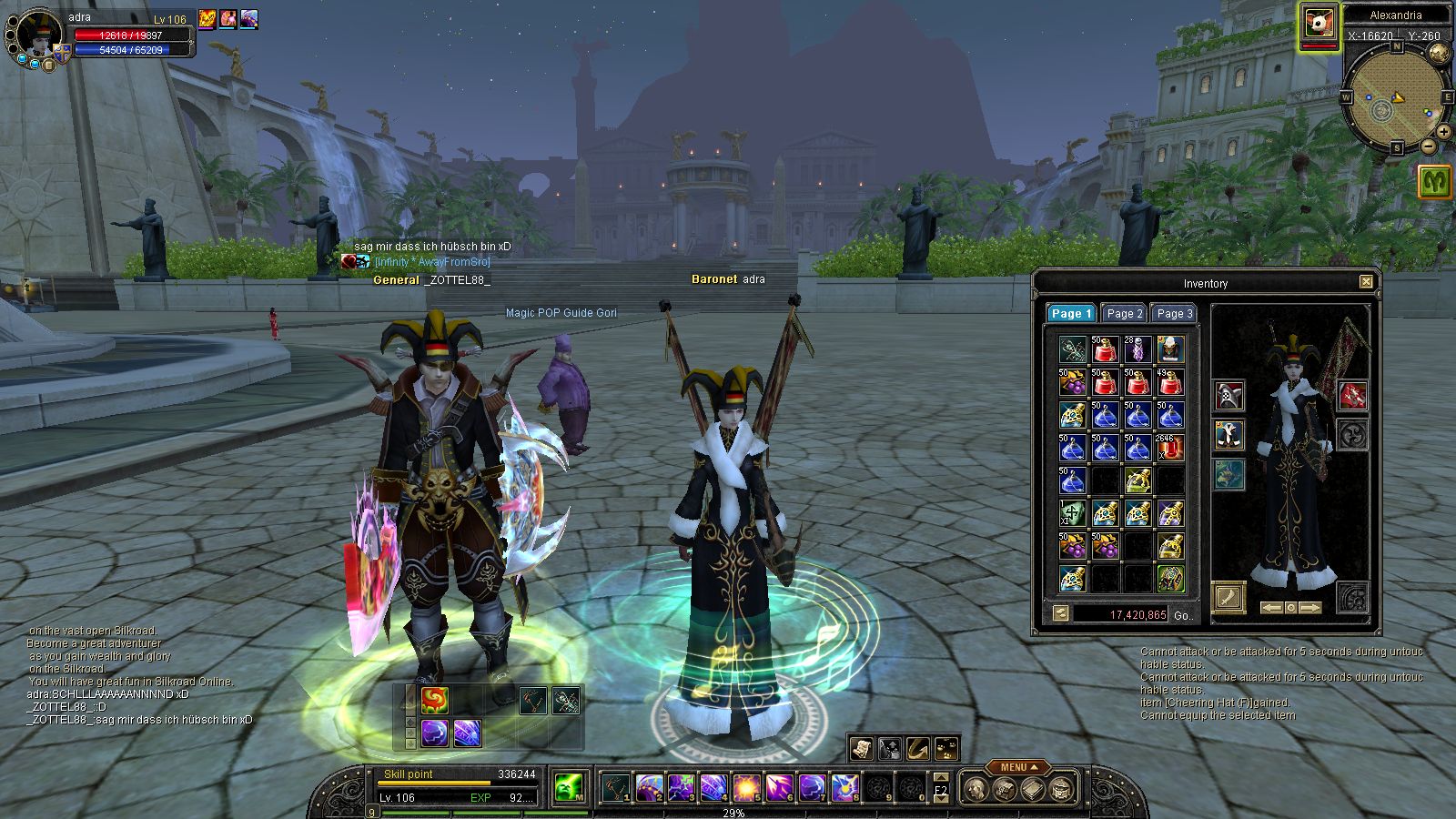Viewport: 1456px width, 819px height.
Task: Expand the MENU button
Action: 1019,767
